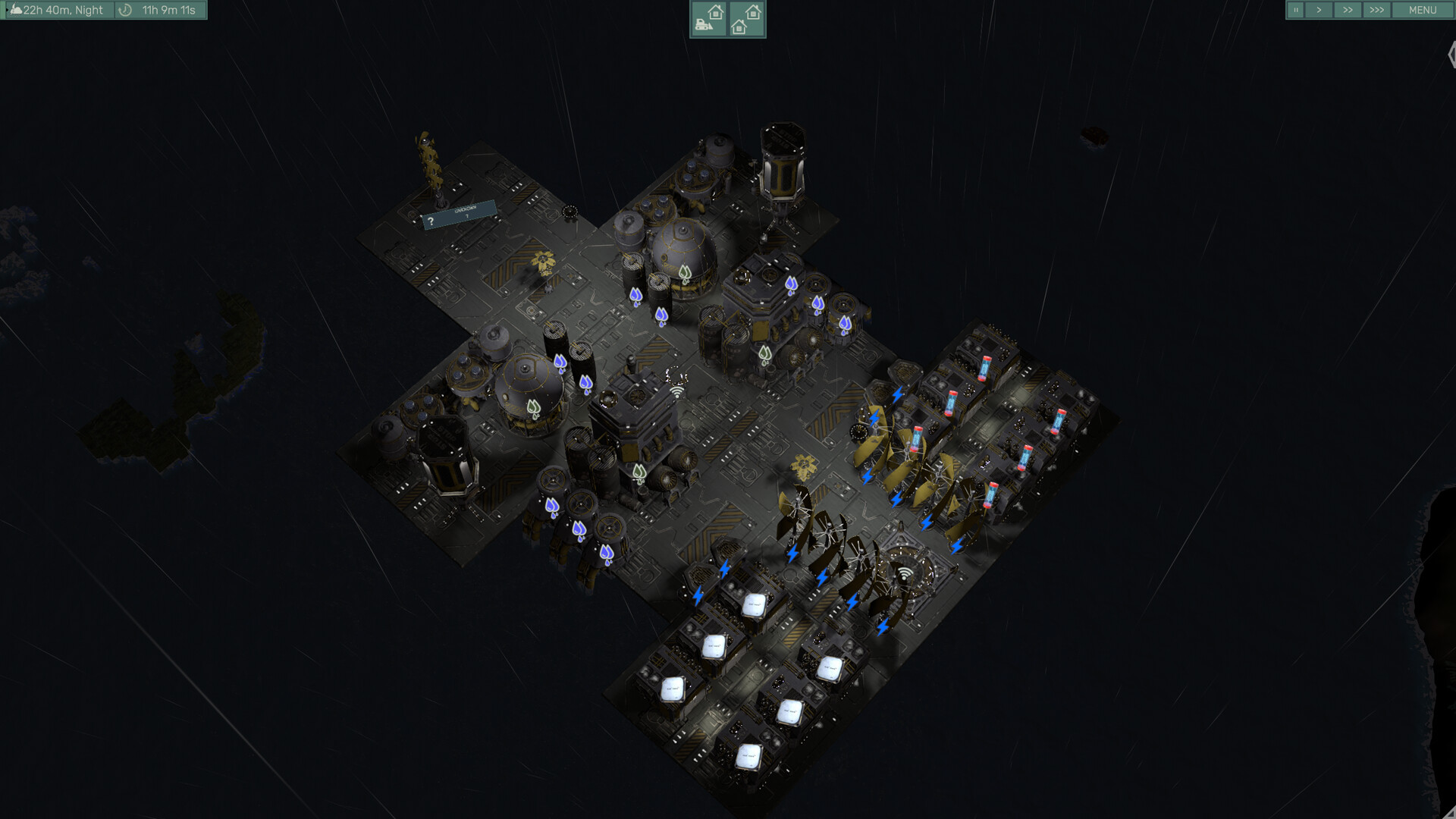The width and height of the screenshot is (1456, 819).
Task: Enable normal speed with the single arrow
Action: [1320, 10]
